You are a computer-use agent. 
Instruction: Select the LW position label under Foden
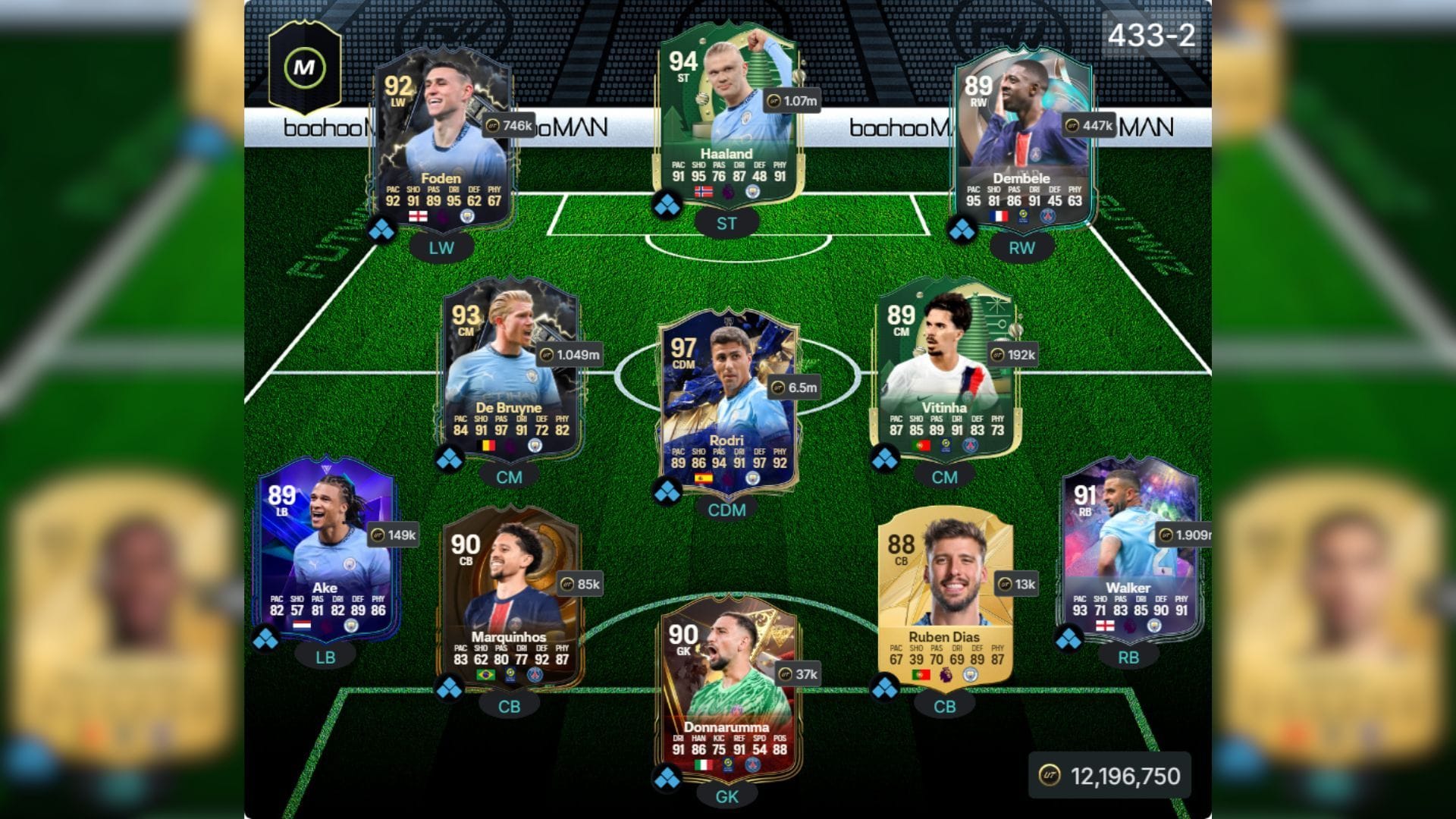442,246
